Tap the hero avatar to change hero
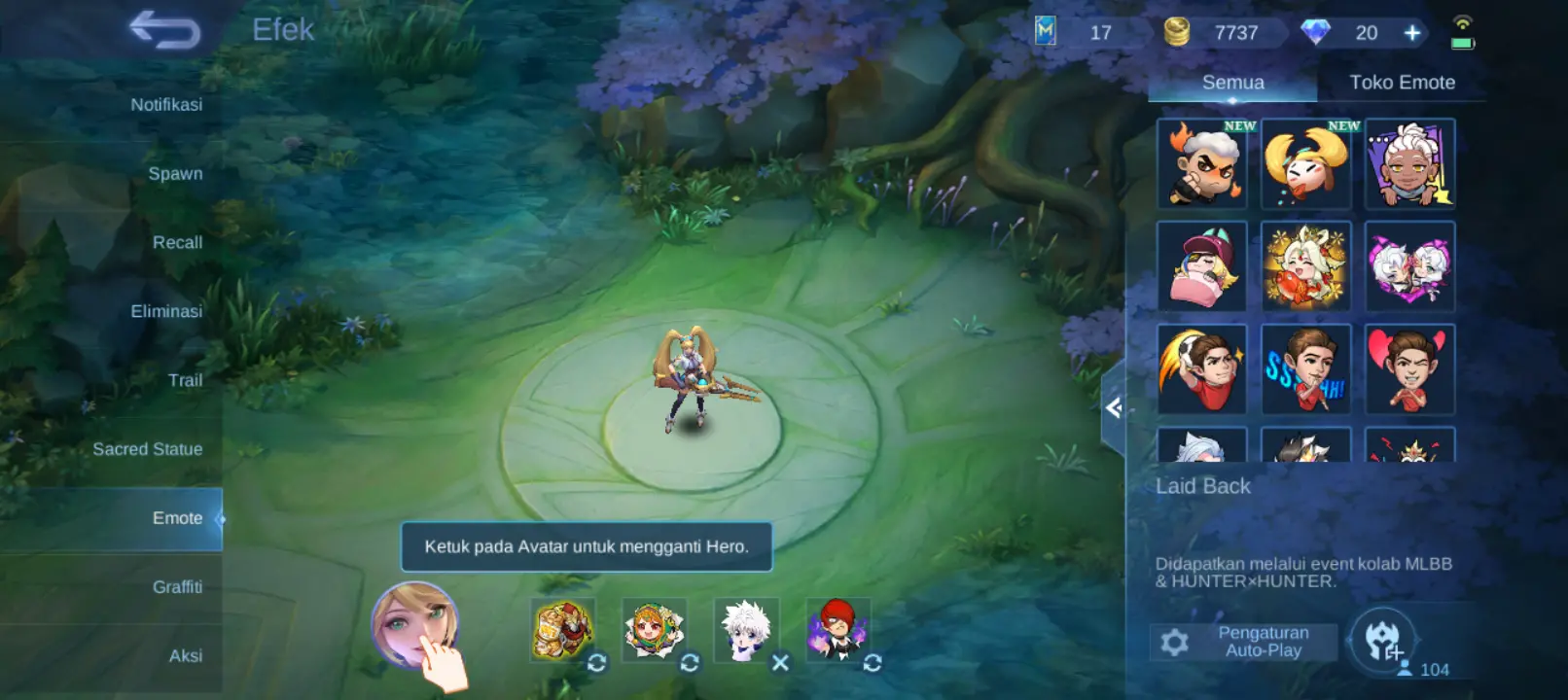Viewport: 1568px width, 700px height. tap(414, 624)
